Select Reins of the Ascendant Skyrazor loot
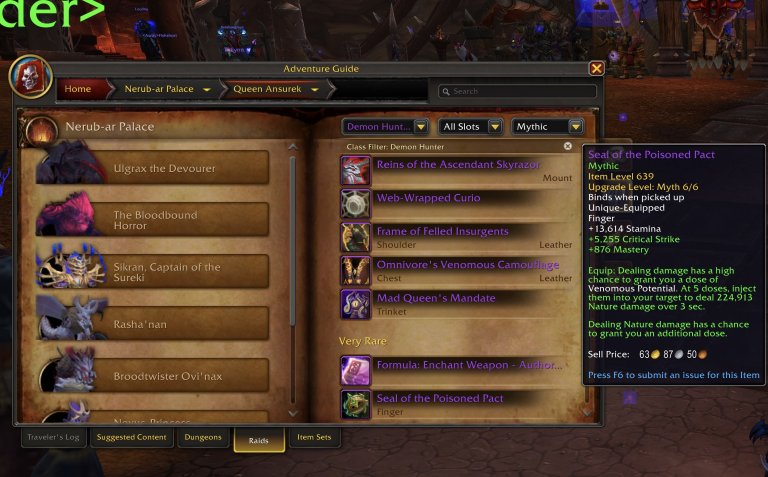Image resolution: width=768 pixels, height=477 pixels. [458, 165]
